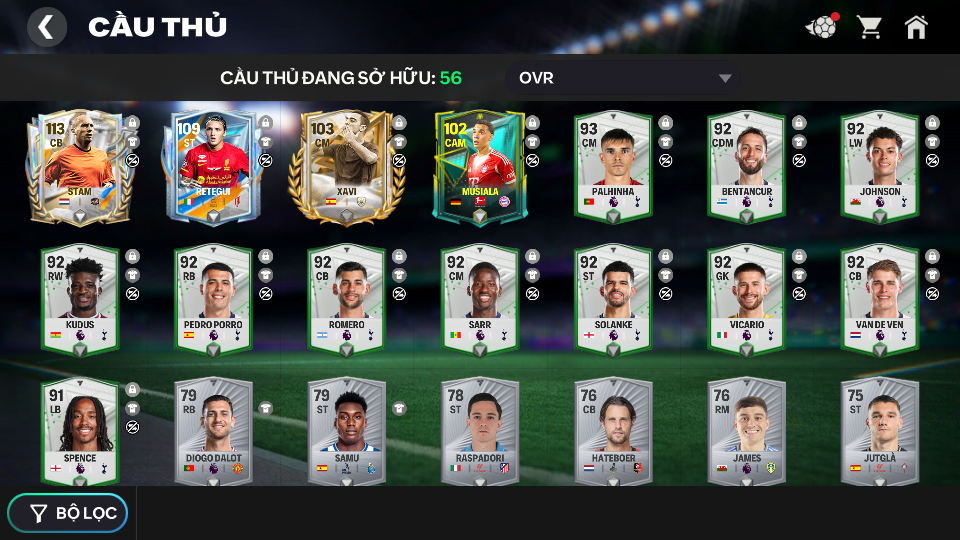960x540 pixels.
Task: Open the football notifications icon
Action: (x=821, y=27)
